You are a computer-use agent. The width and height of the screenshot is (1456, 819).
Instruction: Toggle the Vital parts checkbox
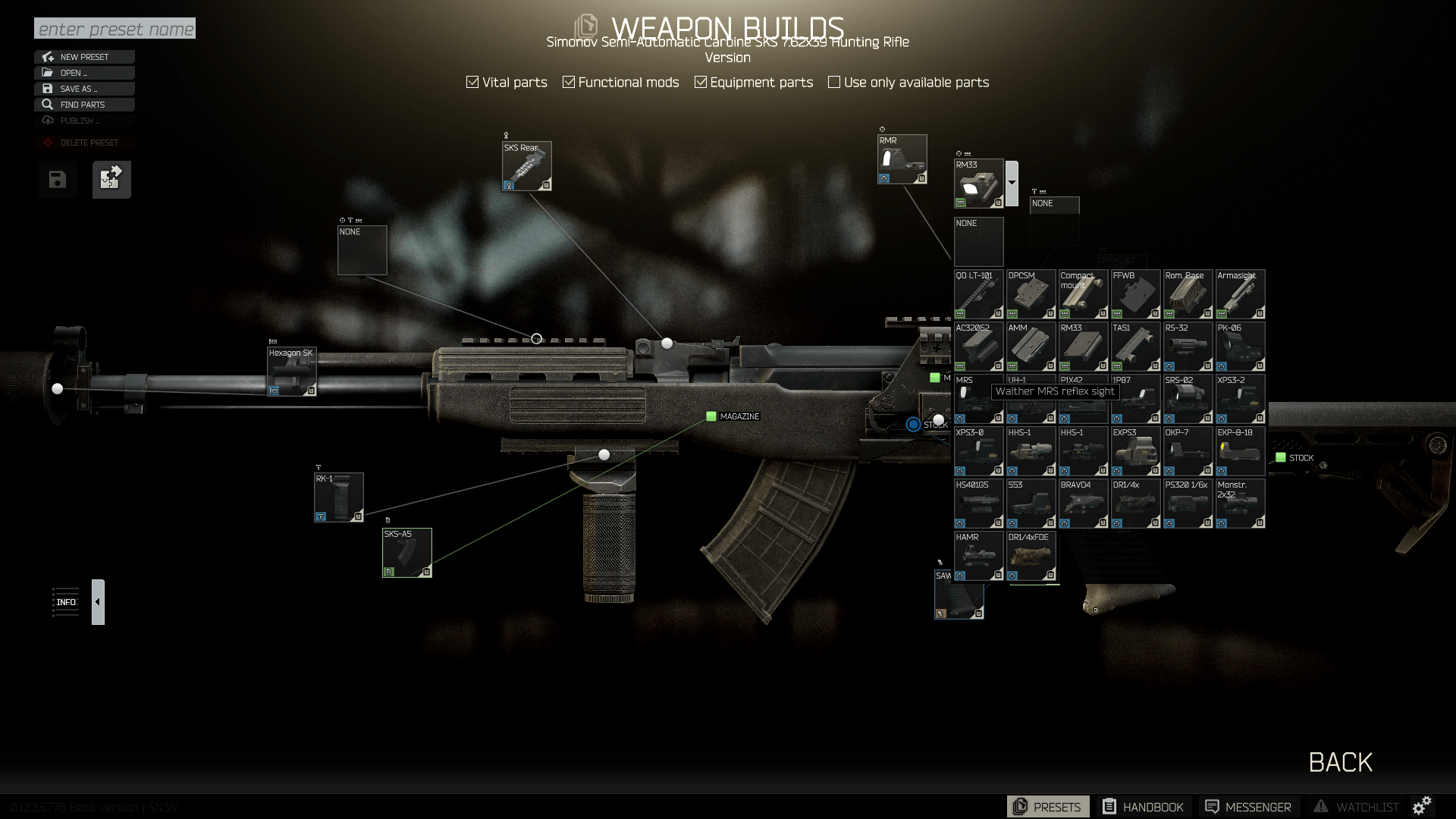point(472,82)
